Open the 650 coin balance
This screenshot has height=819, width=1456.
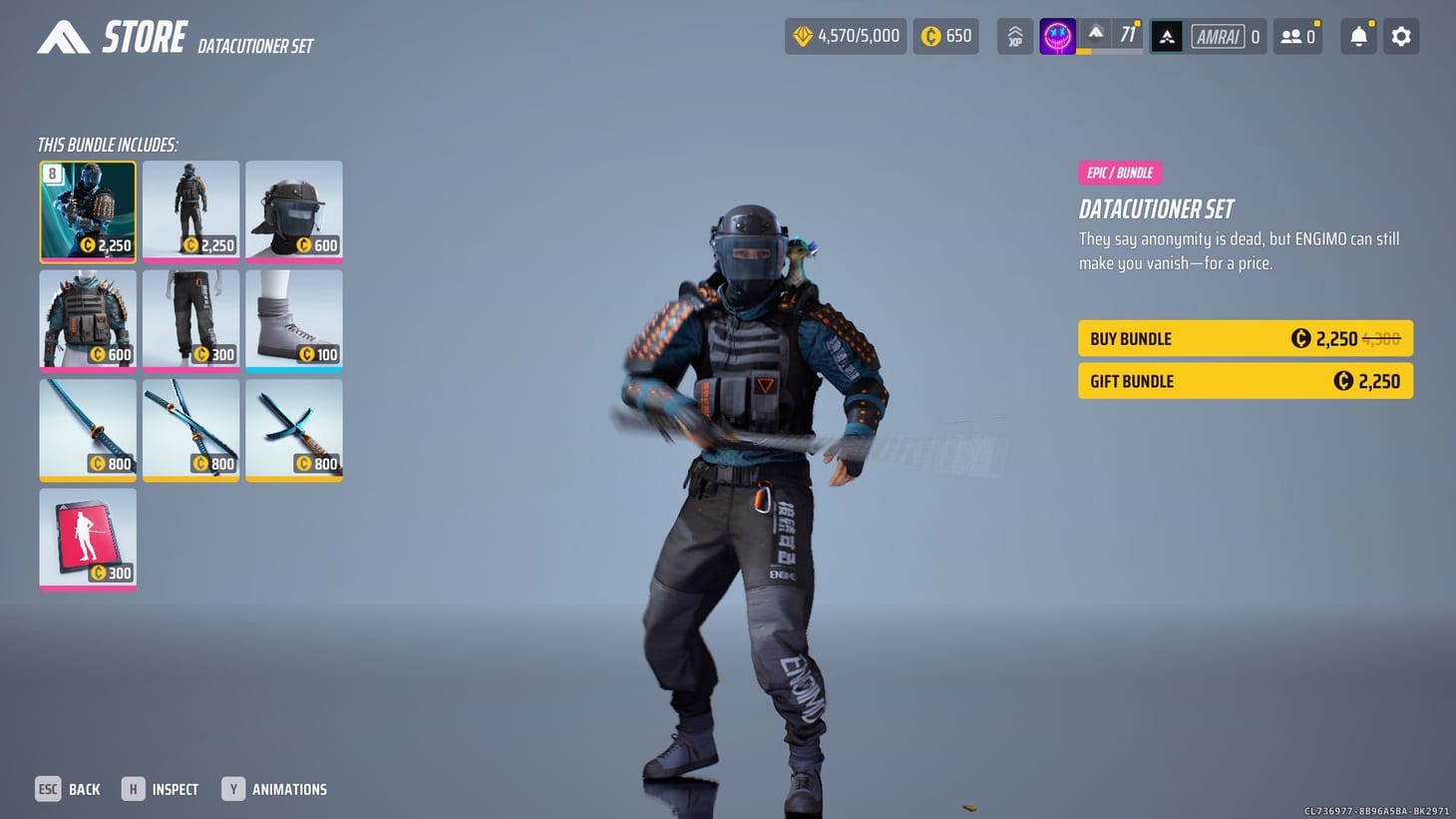[x=944, y=36]
